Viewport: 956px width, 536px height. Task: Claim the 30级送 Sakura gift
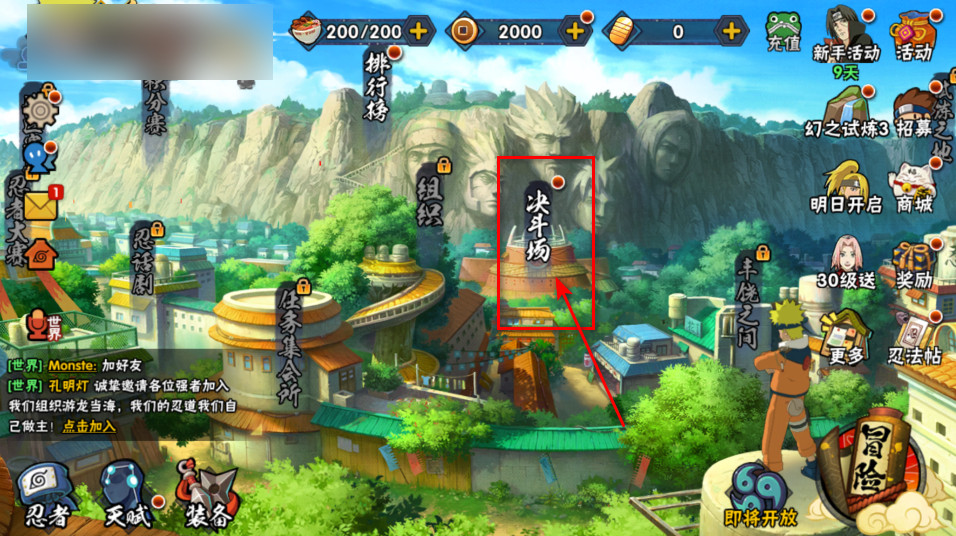coord(846,262)
